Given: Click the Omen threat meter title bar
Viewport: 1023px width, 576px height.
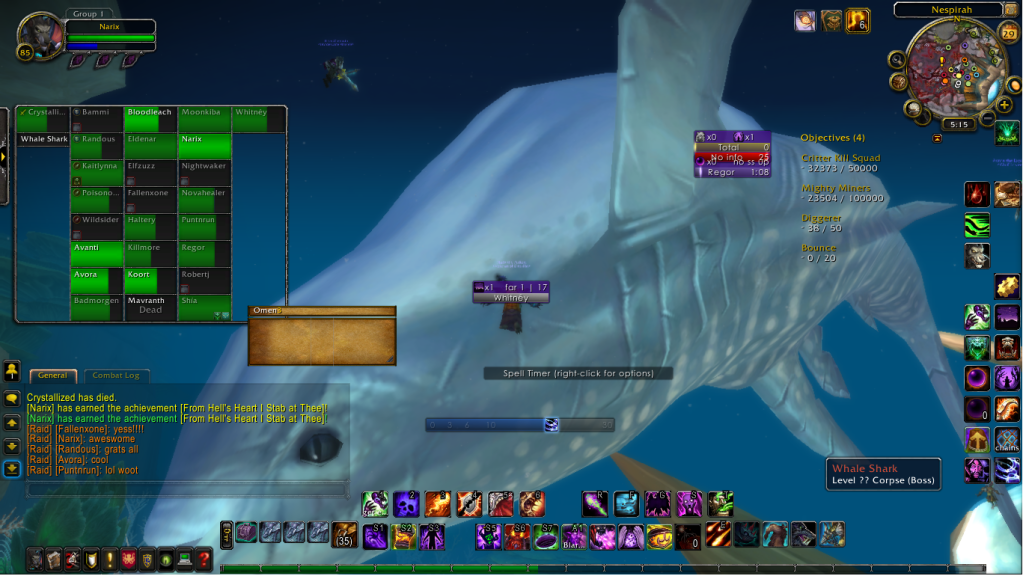Looking at the screenshot, I should pyautogui.click(x=321, y=311).
